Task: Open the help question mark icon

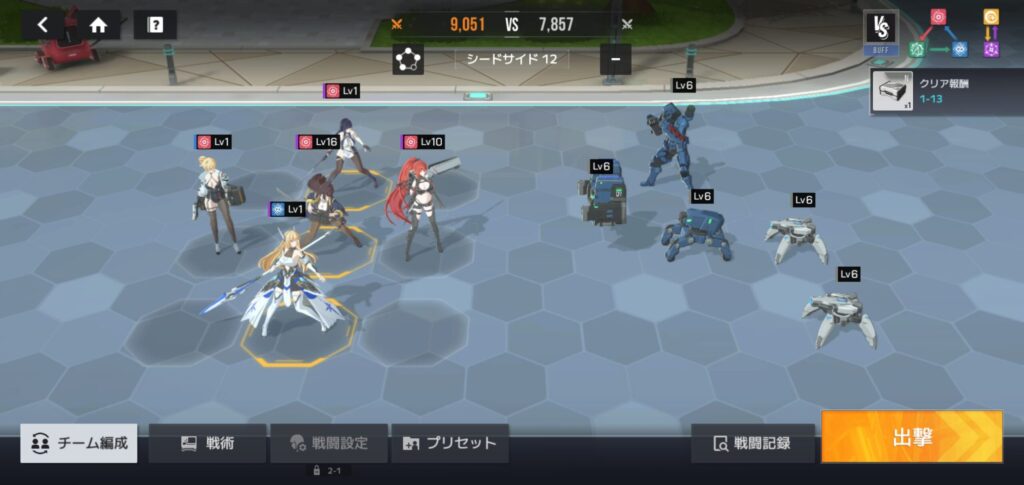Action: [154, 25]
